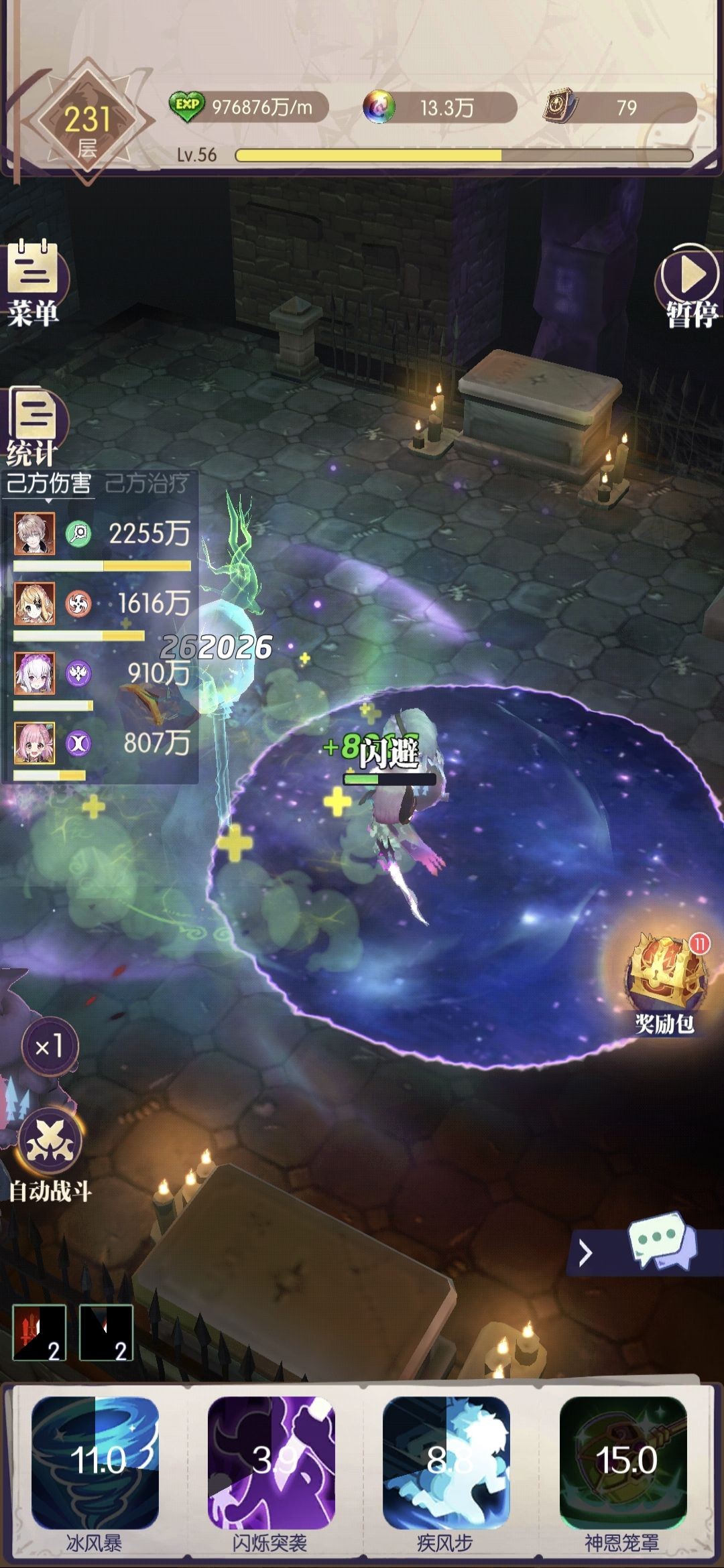The image size is (724, 1568).
Task: Use the 闪烁突袭 skill
Action: pyautogui.click(x=271, y=1462)
